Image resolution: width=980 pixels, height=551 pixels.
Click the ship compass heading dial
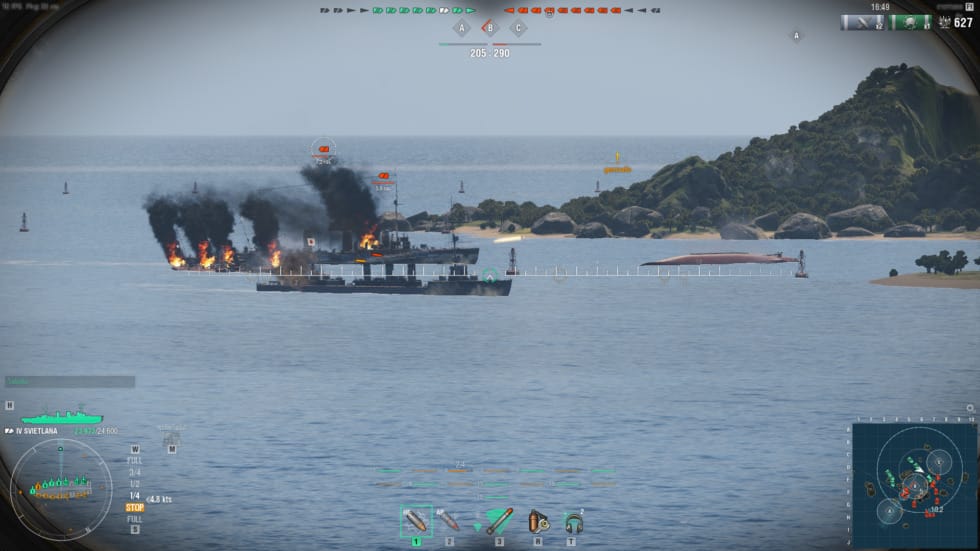pos(61,489)
